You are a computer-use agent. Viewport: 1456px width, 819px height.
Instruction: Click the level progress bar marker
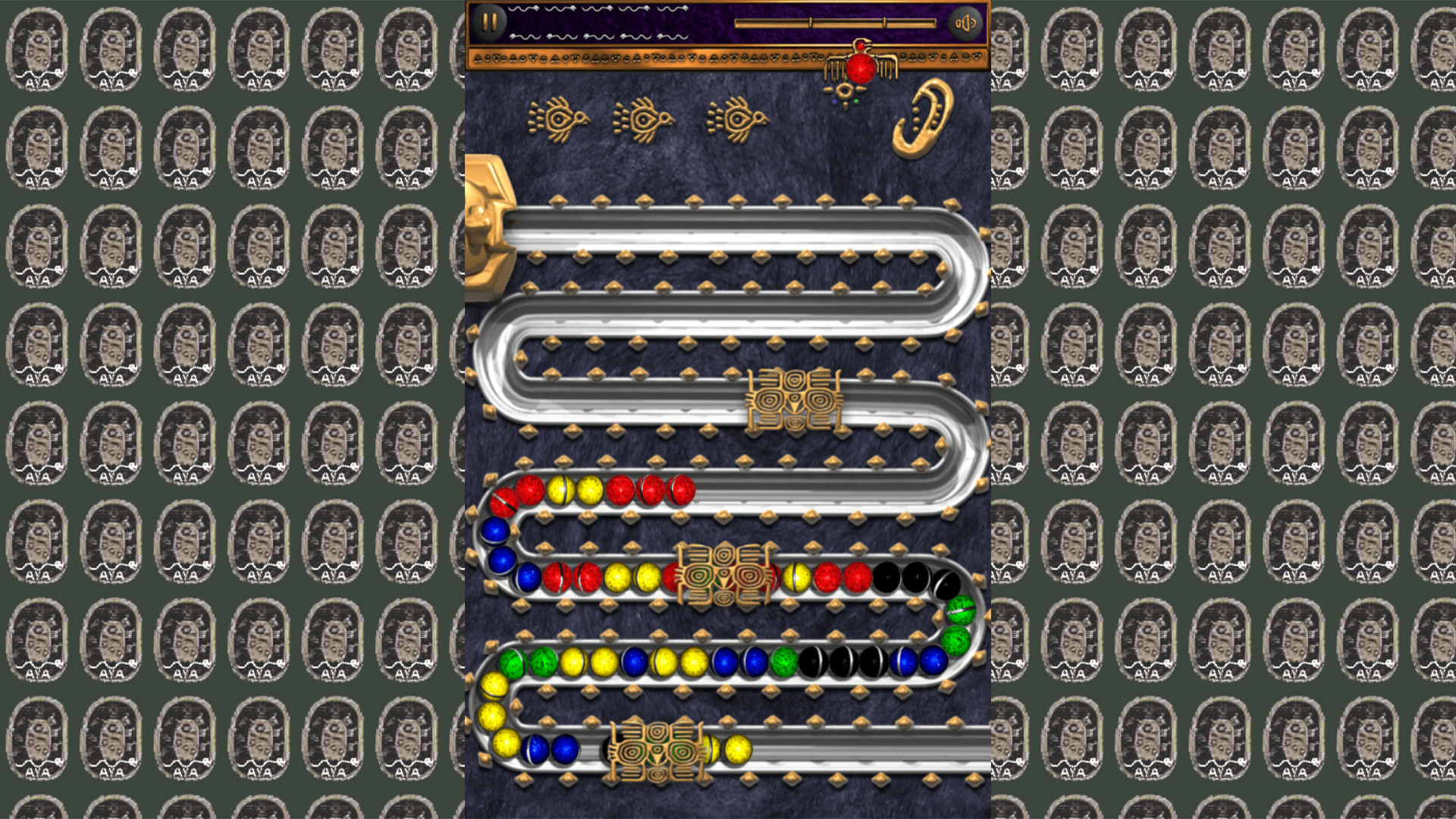(x=809, y=23)
